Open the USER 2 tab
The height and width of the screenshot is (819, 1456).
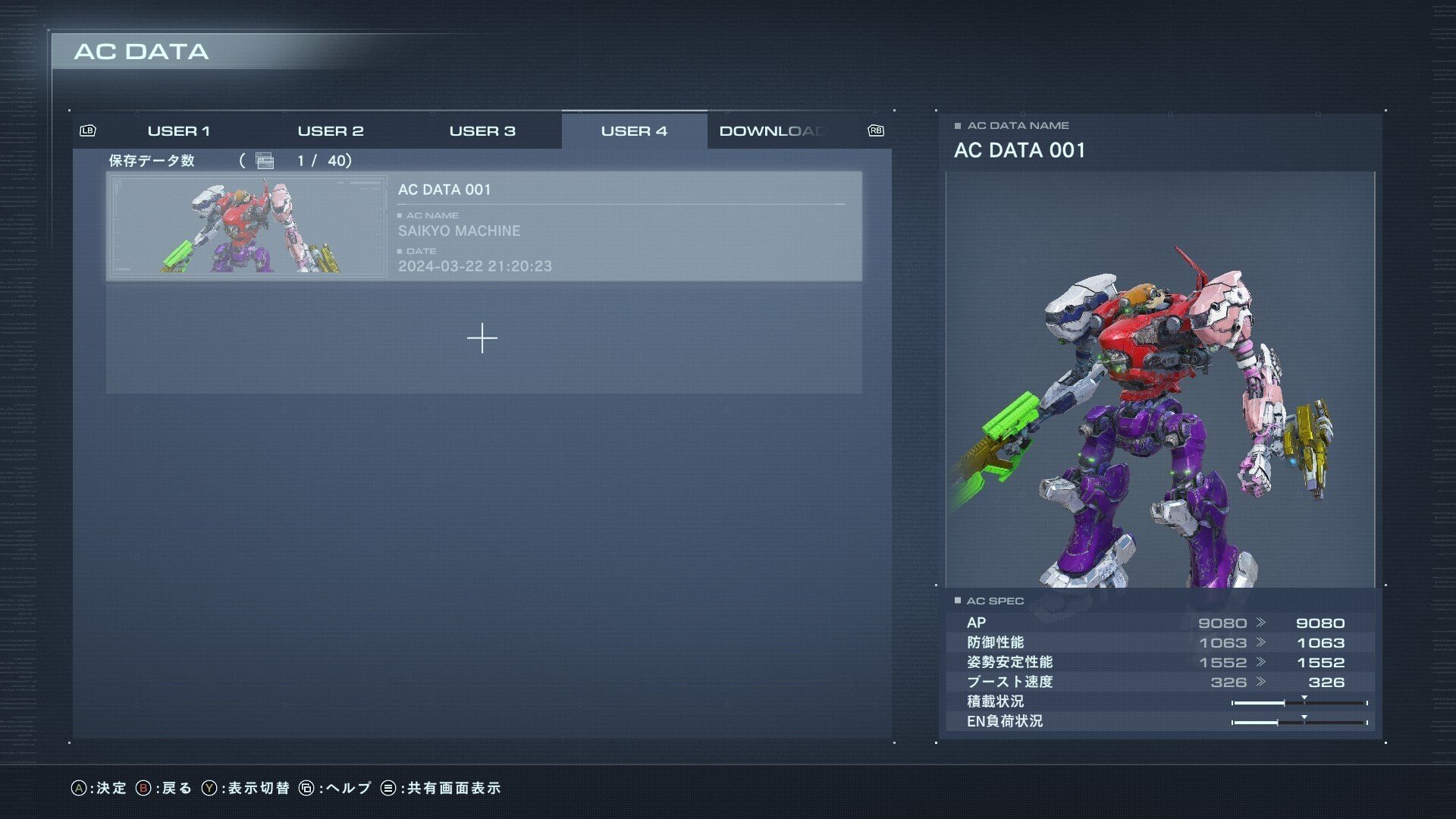click(x=331, y=131)
